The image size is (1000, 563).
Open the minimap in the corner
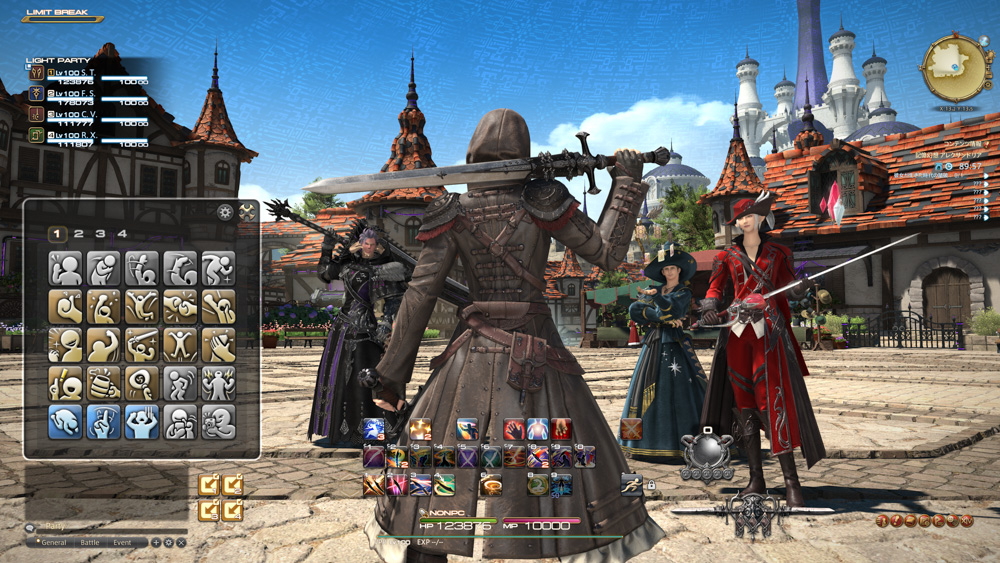tap(952, 68)
